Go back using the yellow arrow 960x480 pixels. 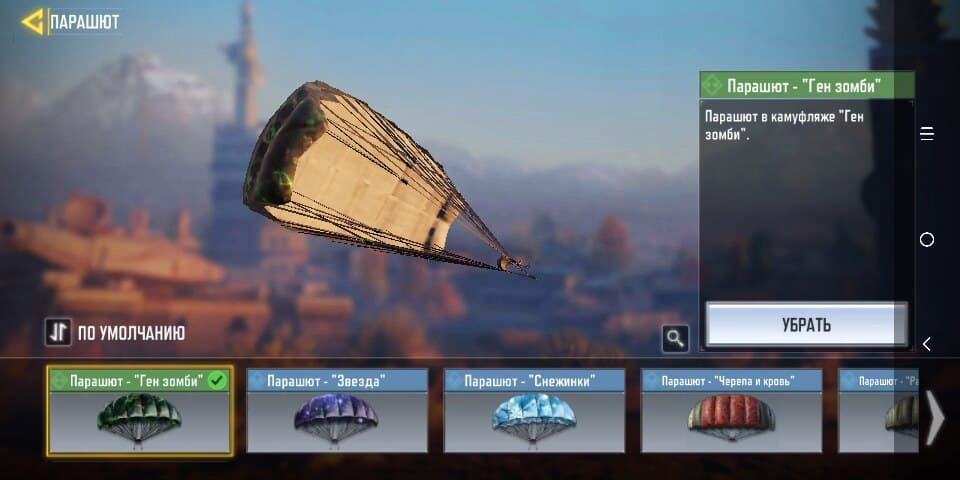(32, 21)
